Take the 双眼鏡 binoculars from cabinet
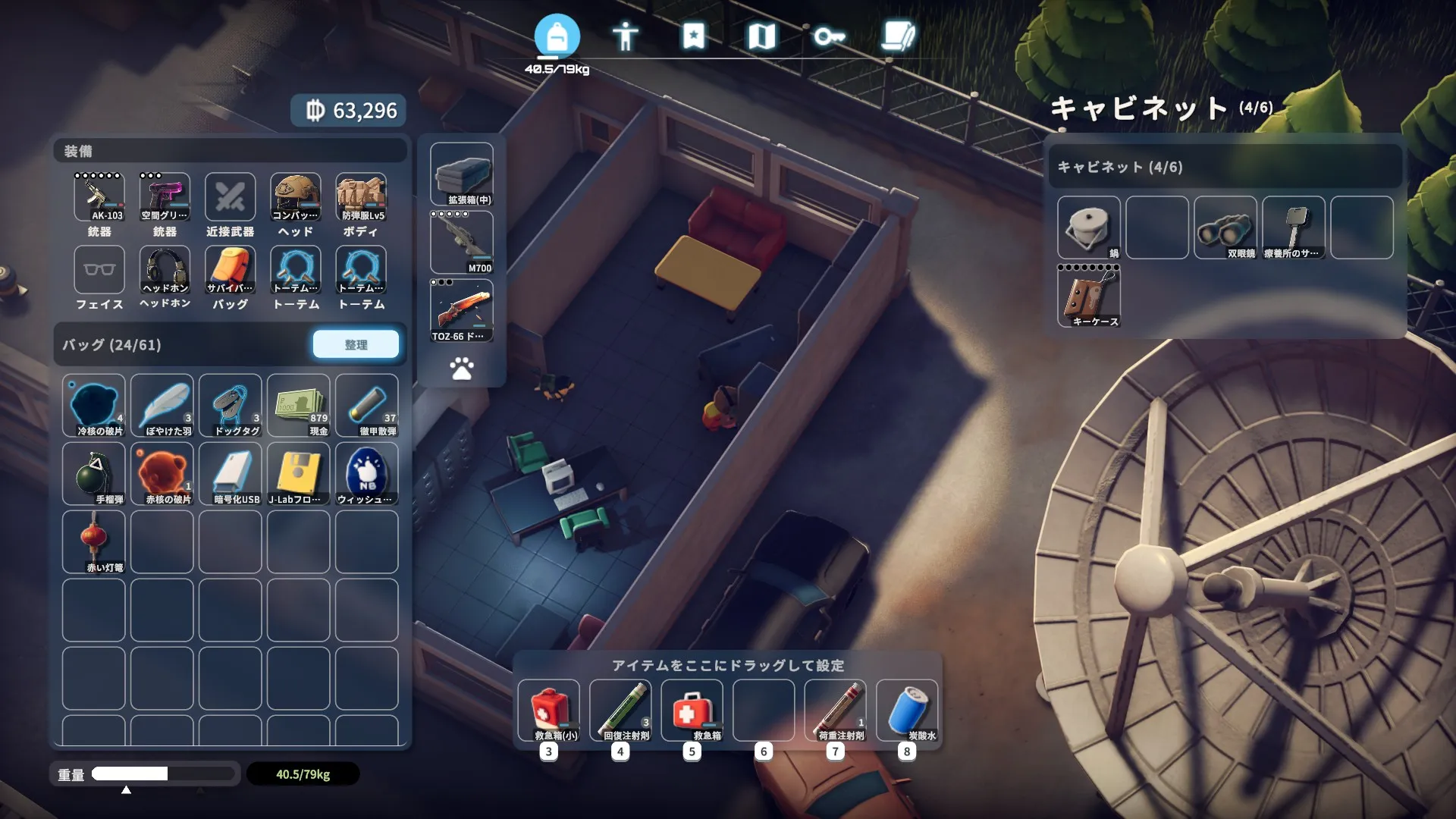The image size is (1456, 819). pyautogui.click(x=1225, y=227)
